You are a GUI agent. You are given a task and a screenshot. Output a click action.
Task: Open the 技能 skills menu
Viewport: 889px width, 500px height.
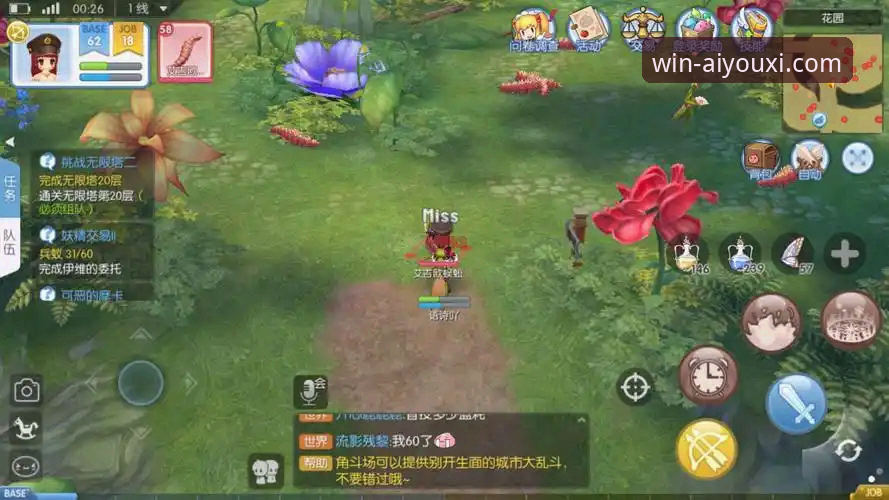[750, 27]
